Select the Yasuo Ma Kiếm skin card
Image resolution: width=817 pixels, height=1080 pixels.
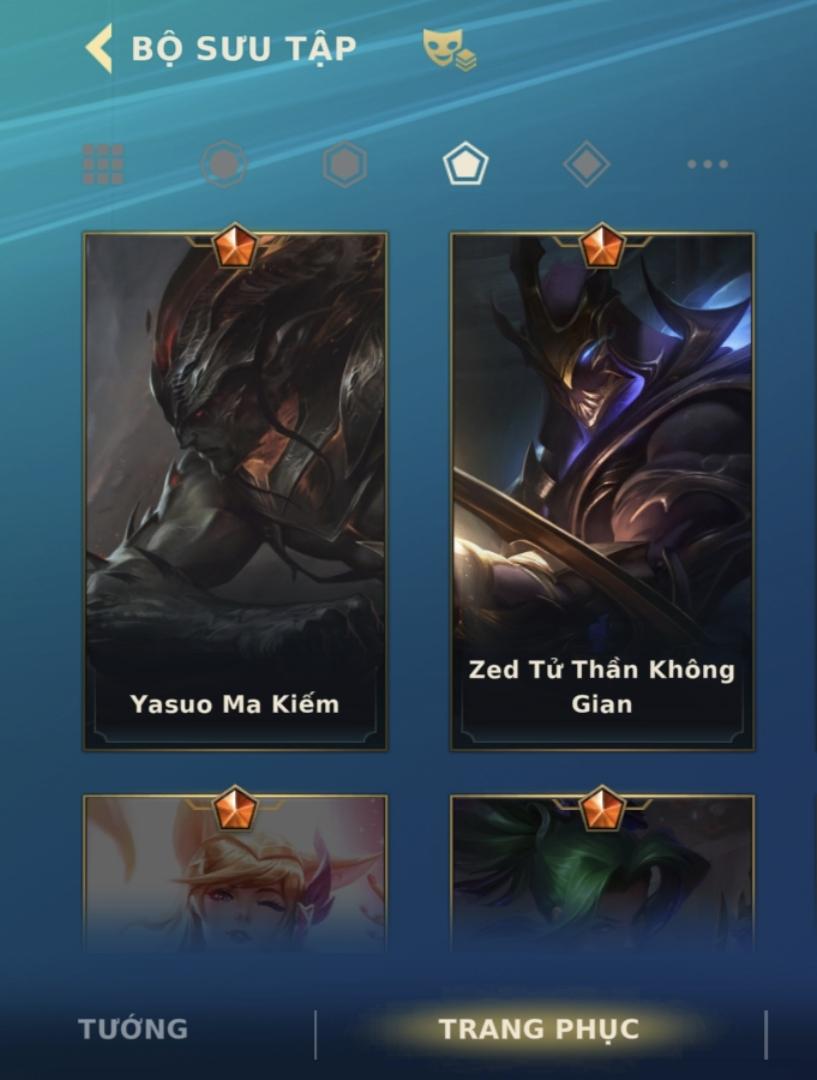tap(235, 490)
